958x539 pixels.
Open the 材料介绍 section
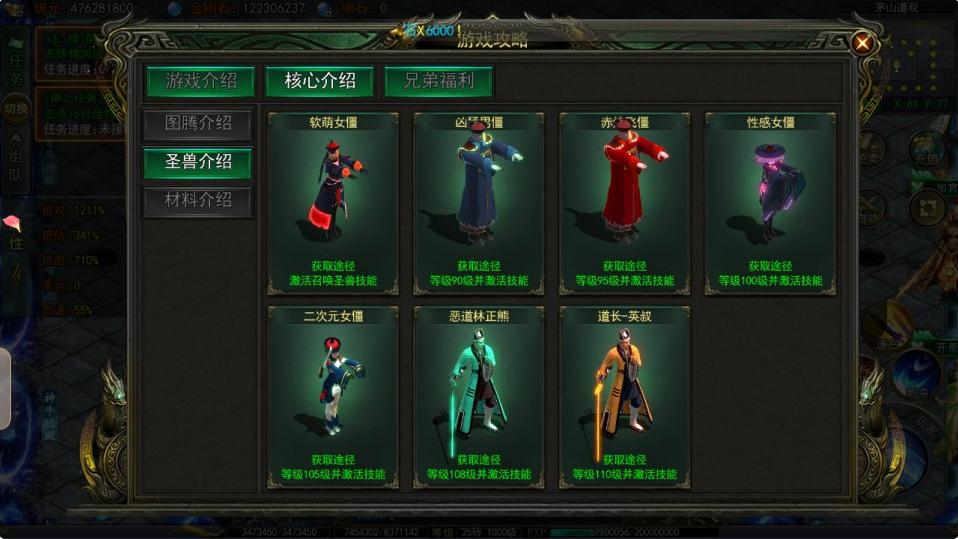(198, 200)
